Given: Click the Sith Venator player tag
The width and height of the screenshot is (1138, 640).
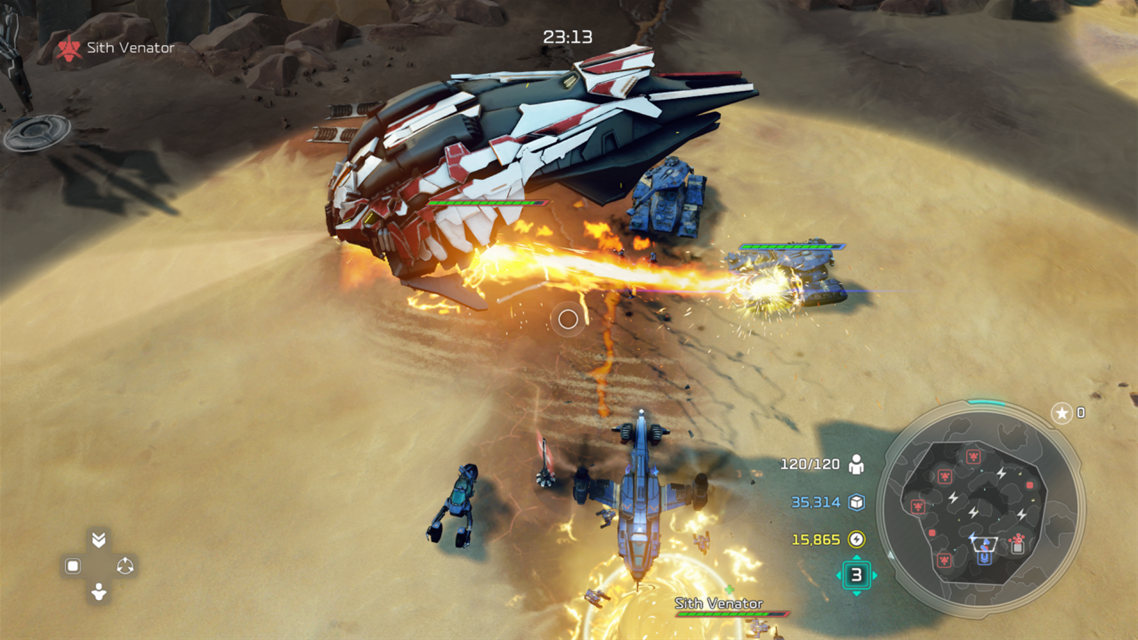Looking at the screenshot, I should pos(117,48).
